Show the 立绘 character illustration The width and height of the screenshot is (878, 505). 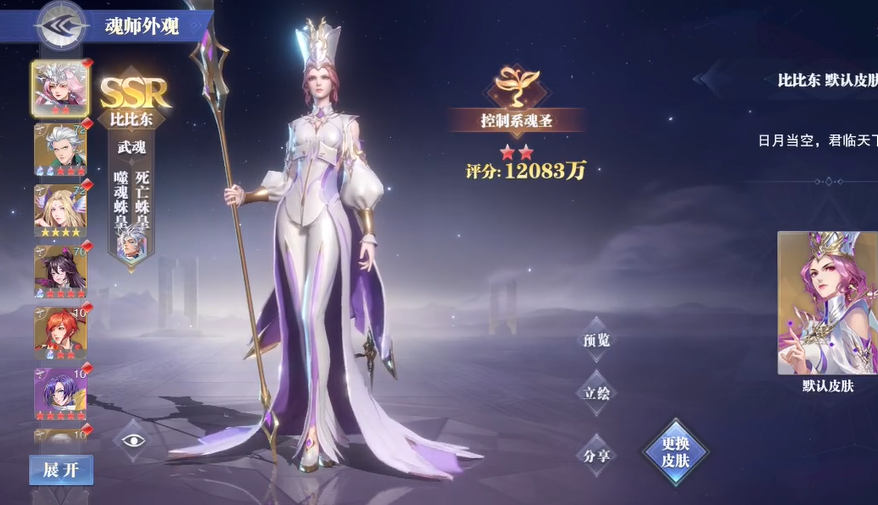point(596,393)
